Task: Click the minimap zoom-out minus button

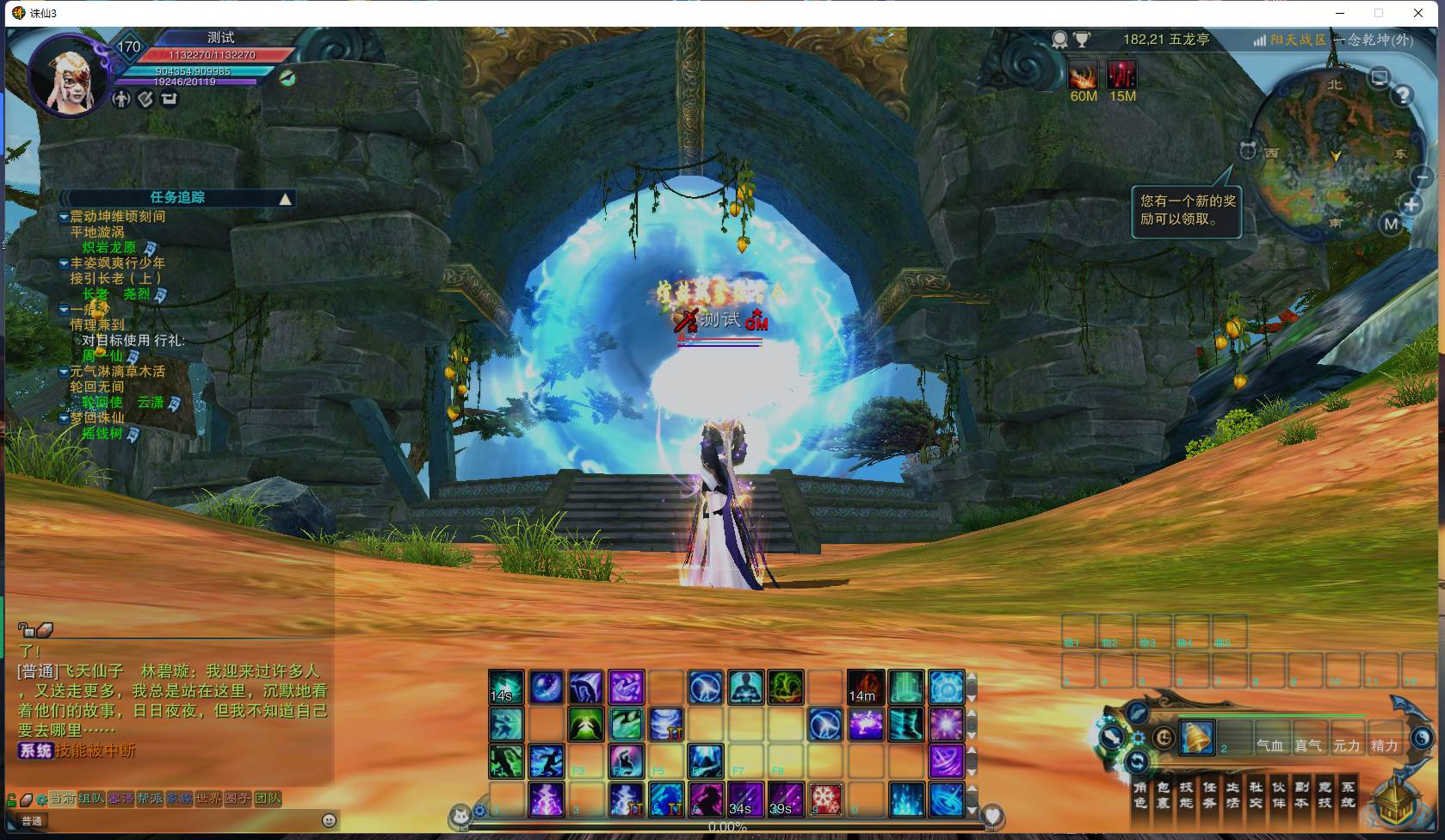Action: [x=1421, y=176]
